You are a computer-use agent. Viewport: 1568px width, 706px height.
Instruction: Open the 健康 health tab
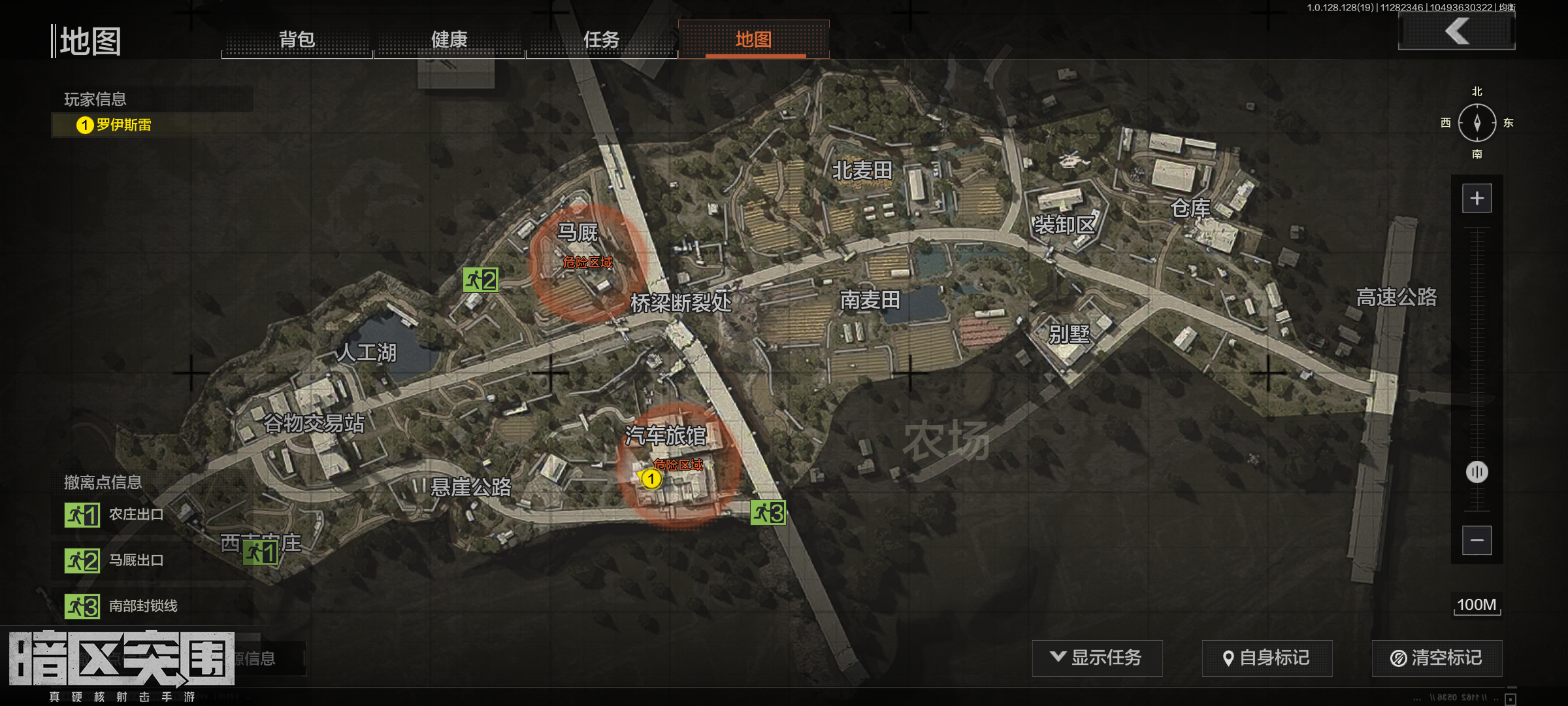449,40
